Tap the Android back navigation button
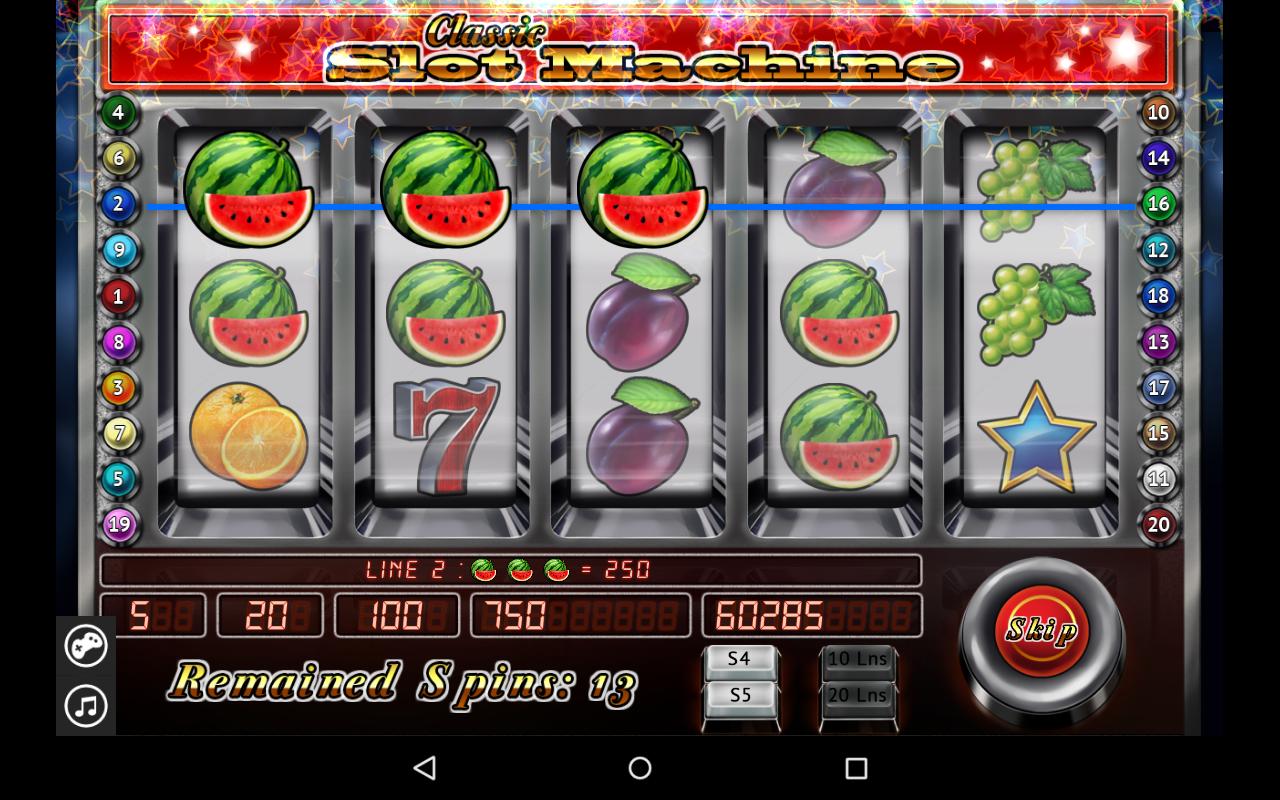The image size is (1280, 800). coord(425,768)
